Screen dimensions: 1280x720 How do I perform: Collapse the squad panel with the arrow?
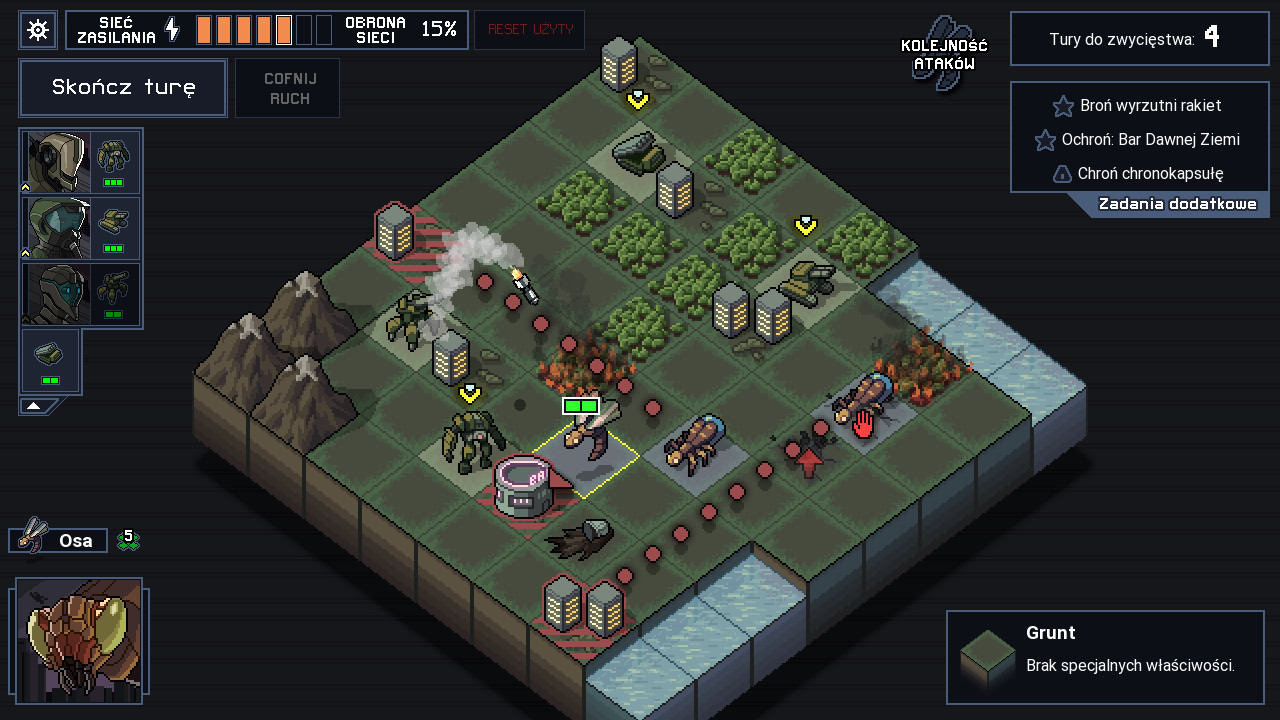[34, 404]
